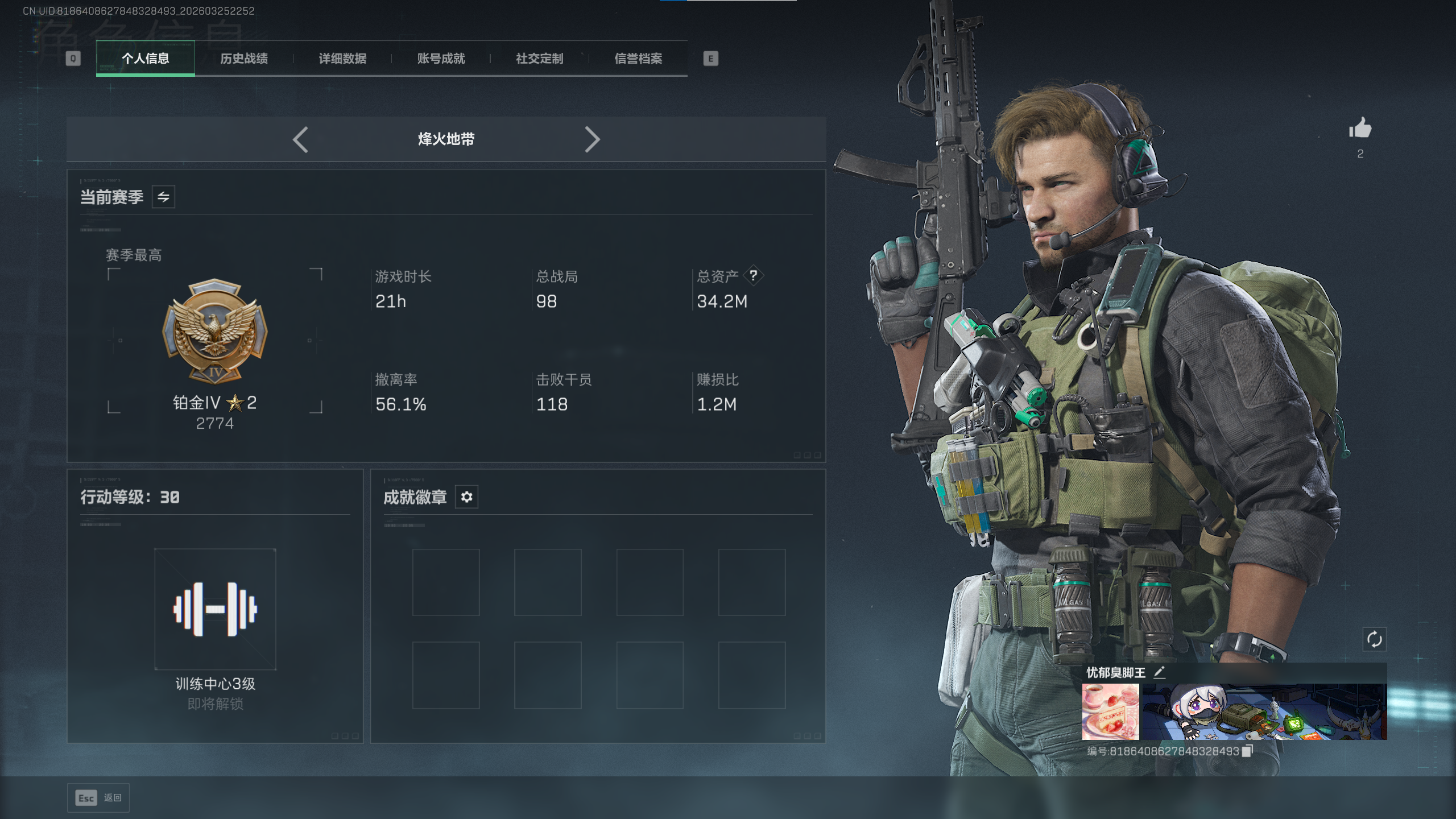Viewport: 1456px width, 819px height.
Task: Select the 详细数据 tab
Action: (x=342, y=59)
